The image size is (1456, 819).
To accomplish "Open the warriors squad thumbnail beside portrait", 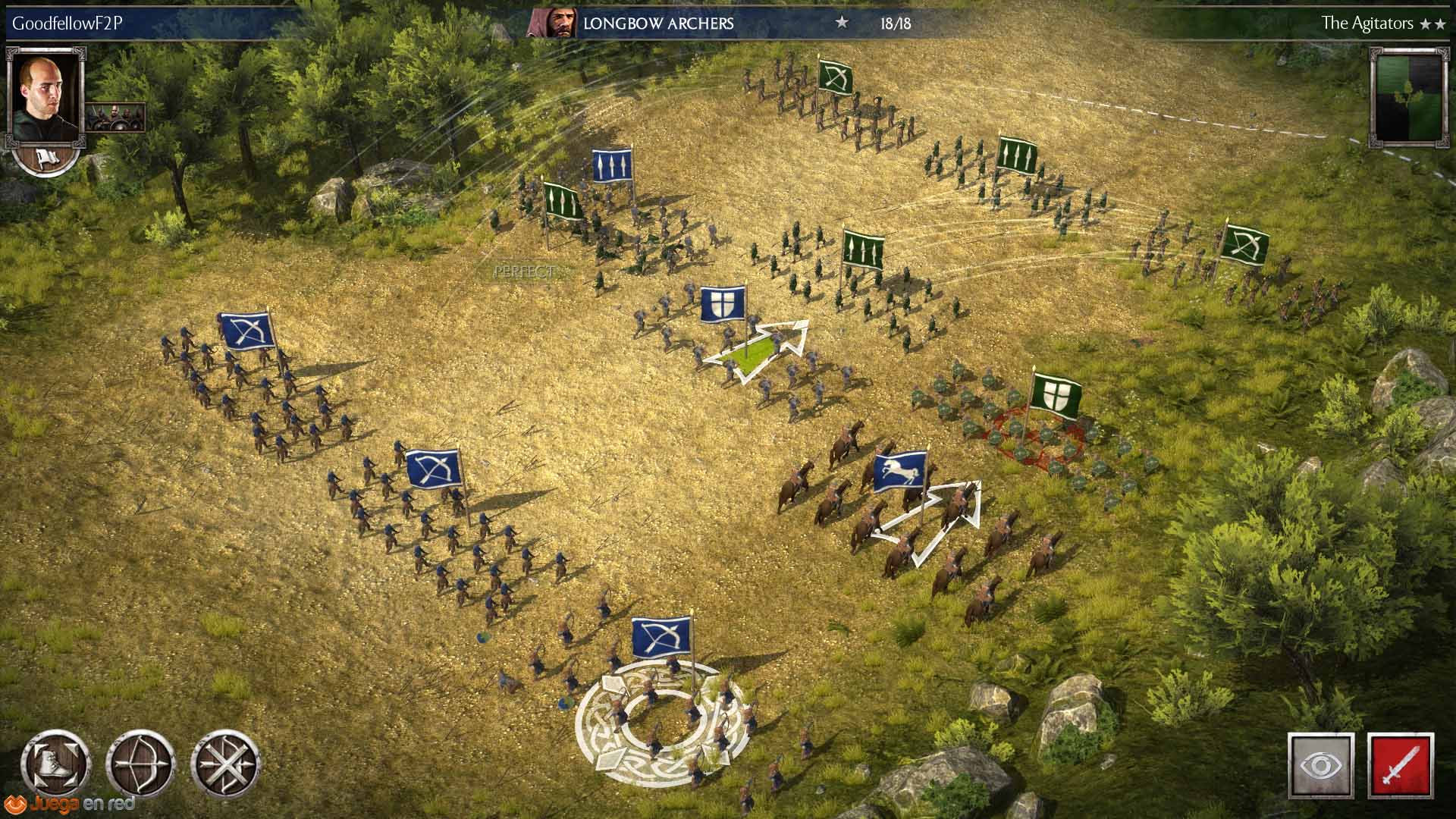I will (115, 117).
